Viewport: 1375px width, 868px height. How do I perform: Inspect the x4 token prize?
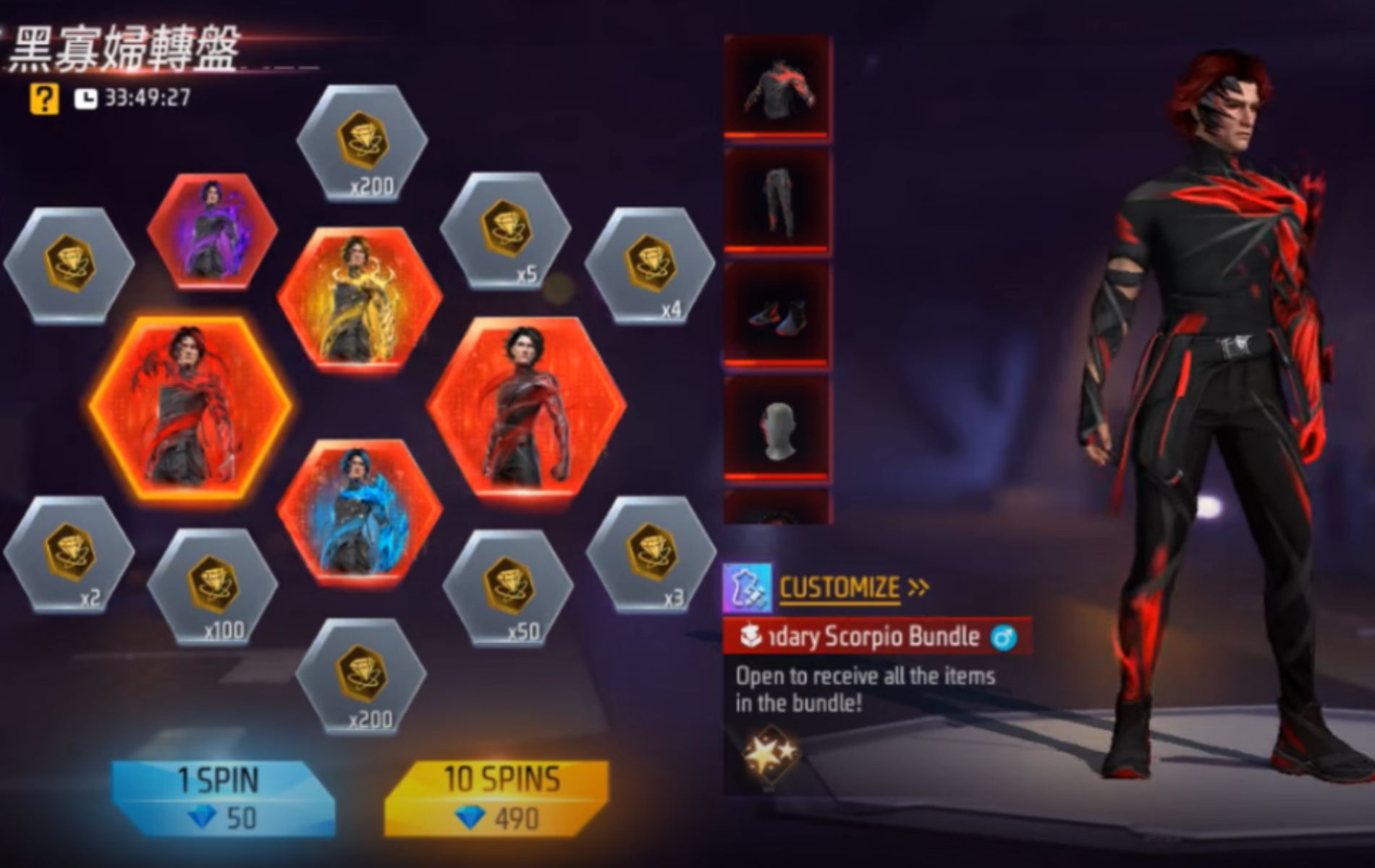pyautogui.click(x=649, y=265)
